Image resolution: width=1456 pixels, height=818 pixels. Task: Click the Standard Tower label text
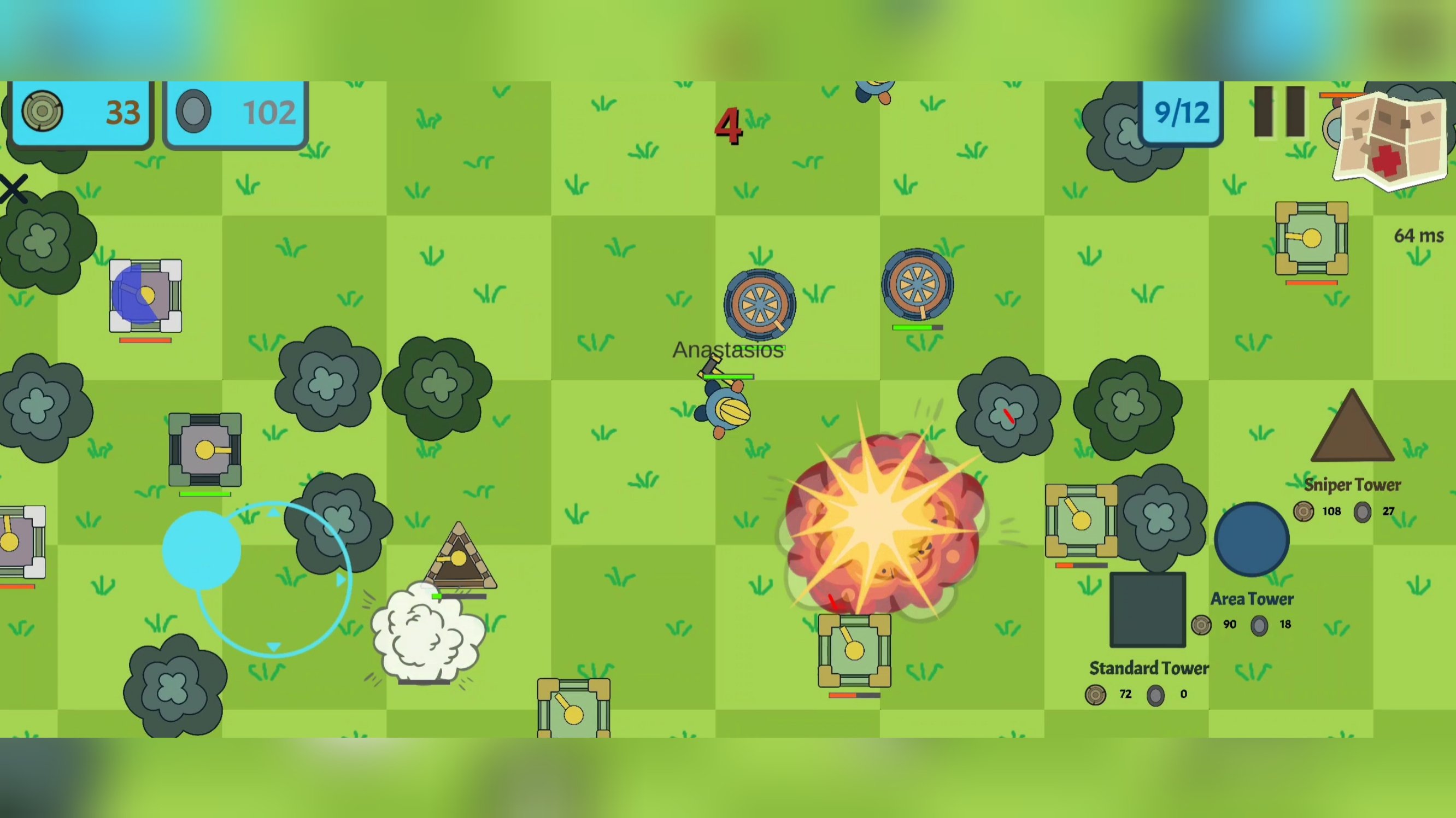(1148, 668)
